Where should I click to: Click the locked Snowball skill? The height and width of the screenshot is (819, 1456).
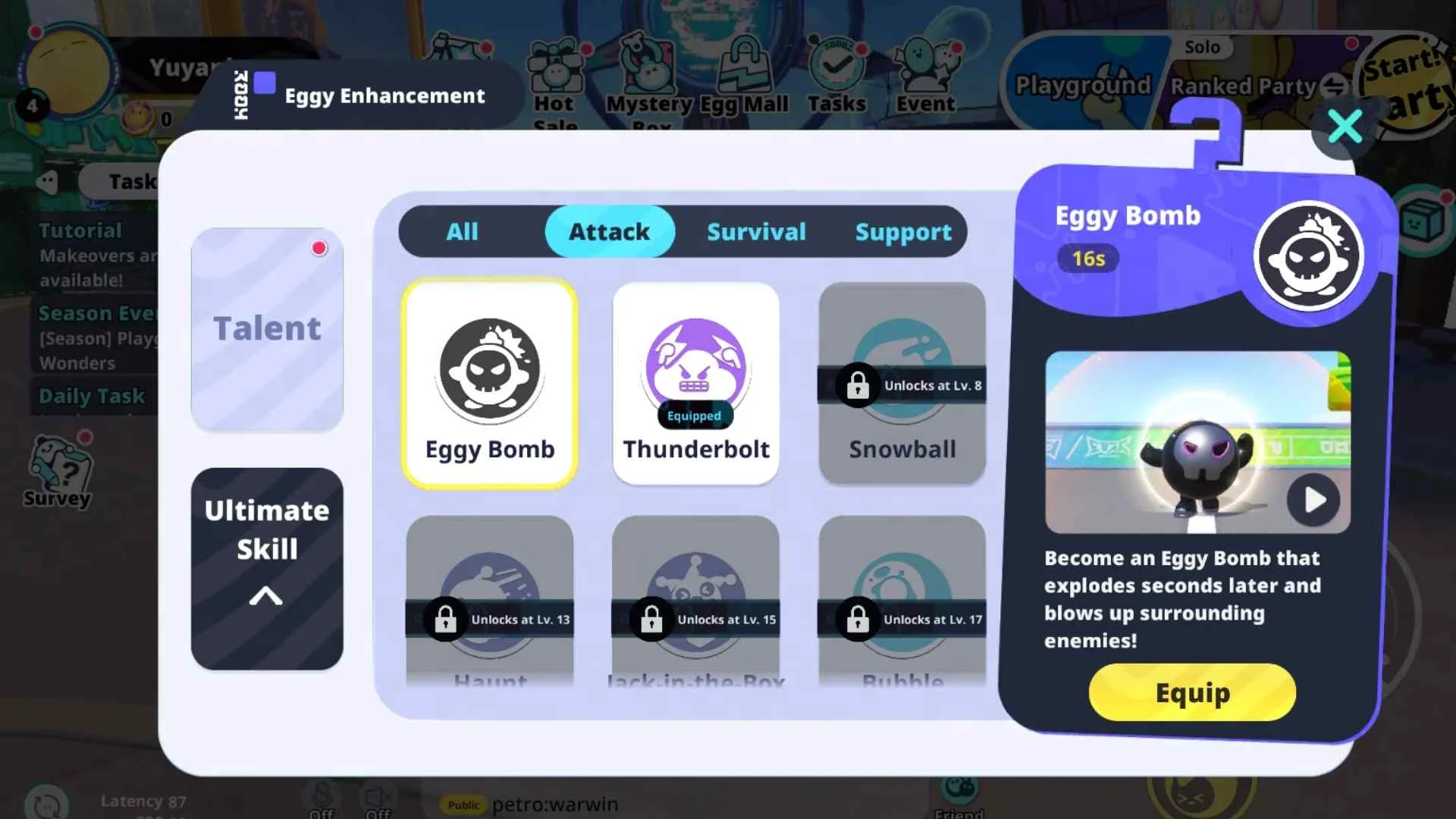(x=901, y=383)
